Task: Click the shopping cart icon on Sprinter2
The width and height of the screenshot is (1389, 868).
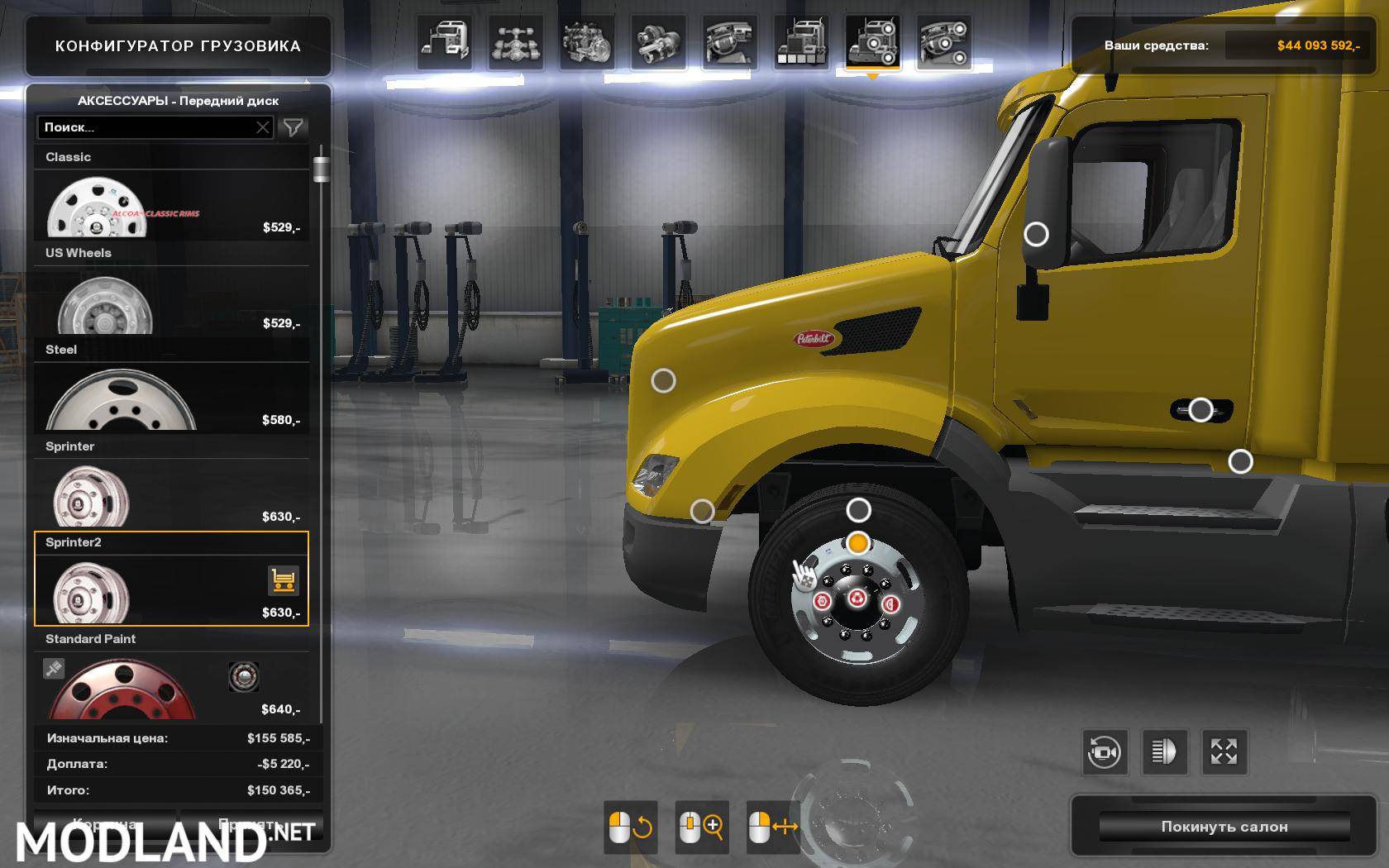Action: click(282, 582)
